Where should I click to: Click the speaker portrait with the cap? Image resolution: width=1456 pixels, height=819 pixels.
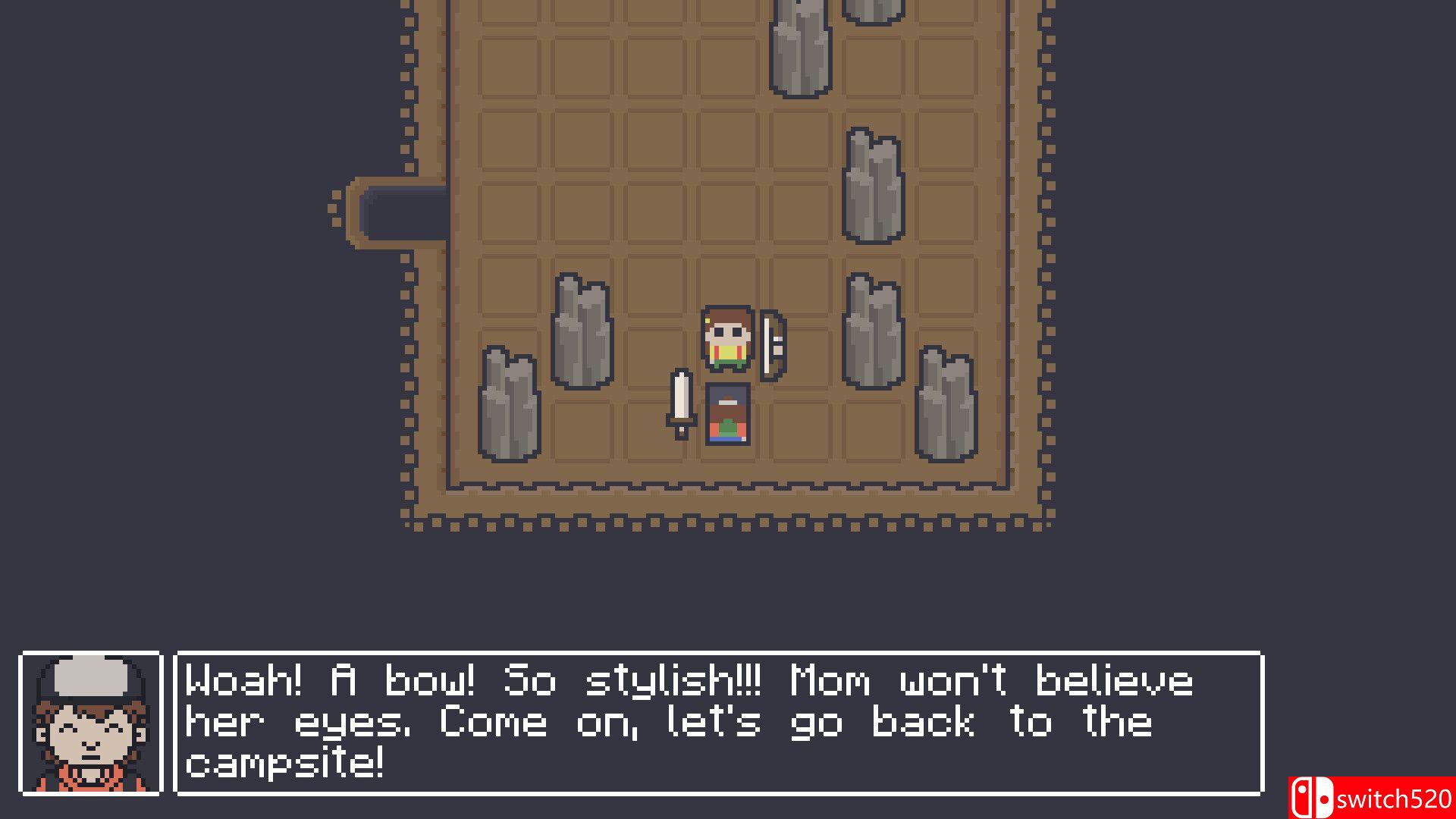click(91, 723)
